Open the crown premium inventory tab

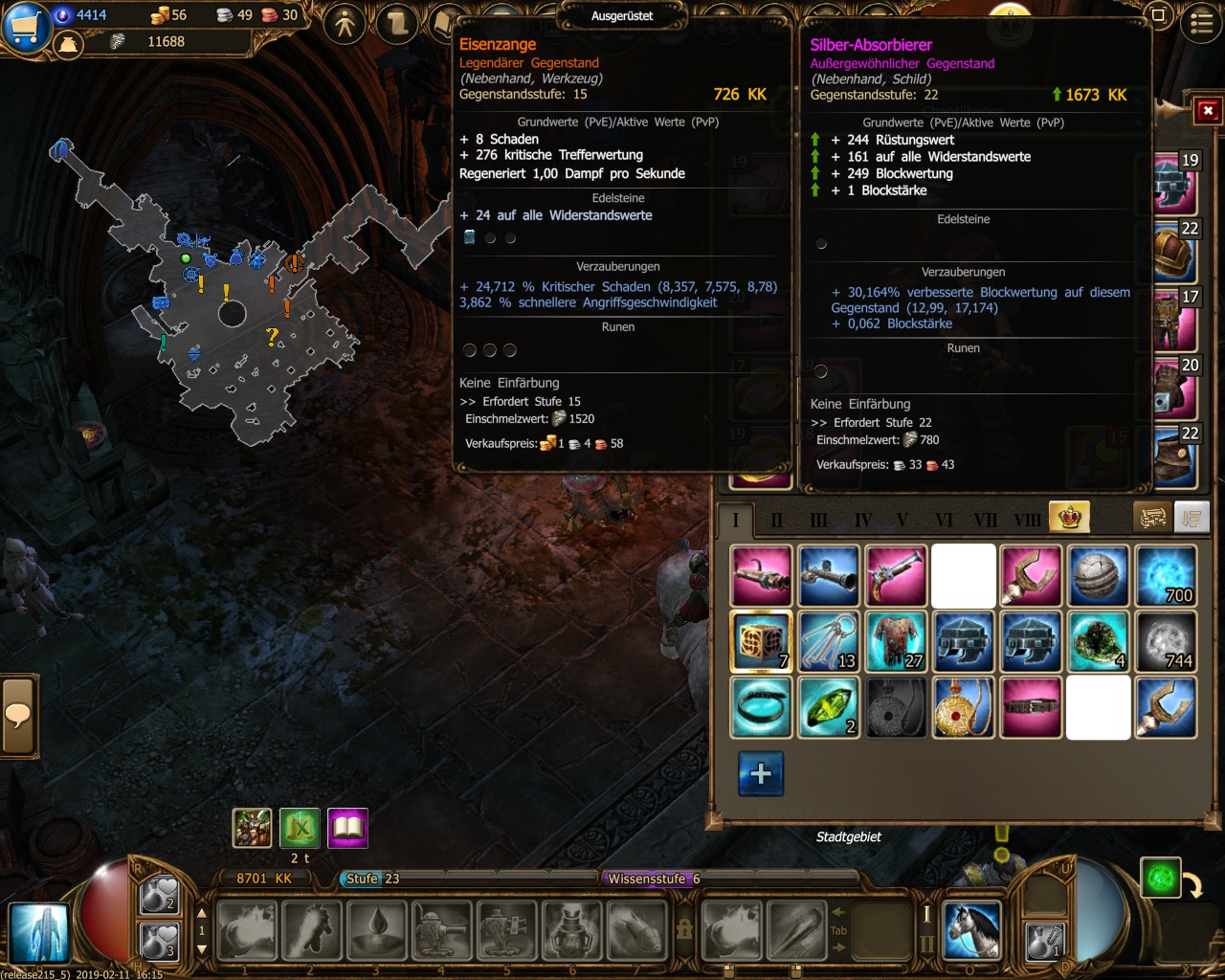[x=1069, y=518]
